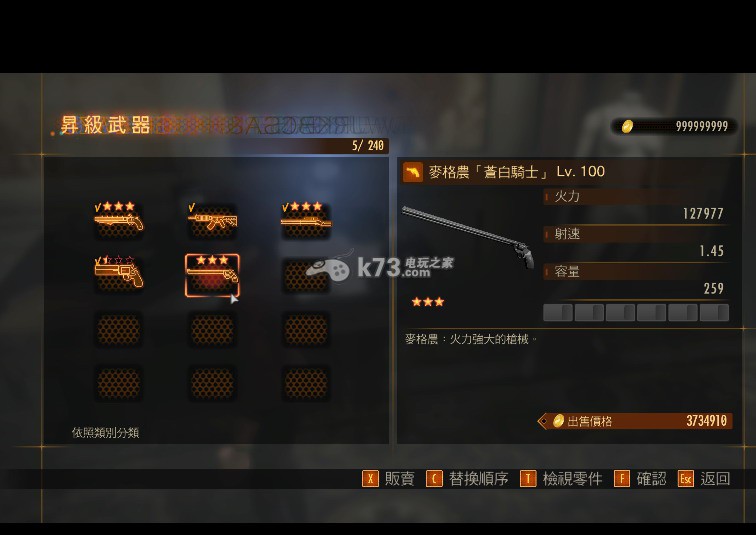Screen dimensions: 756x535
Task: Sort weapons via 依照類別分類 label
Action: click(x=105, y=433)
